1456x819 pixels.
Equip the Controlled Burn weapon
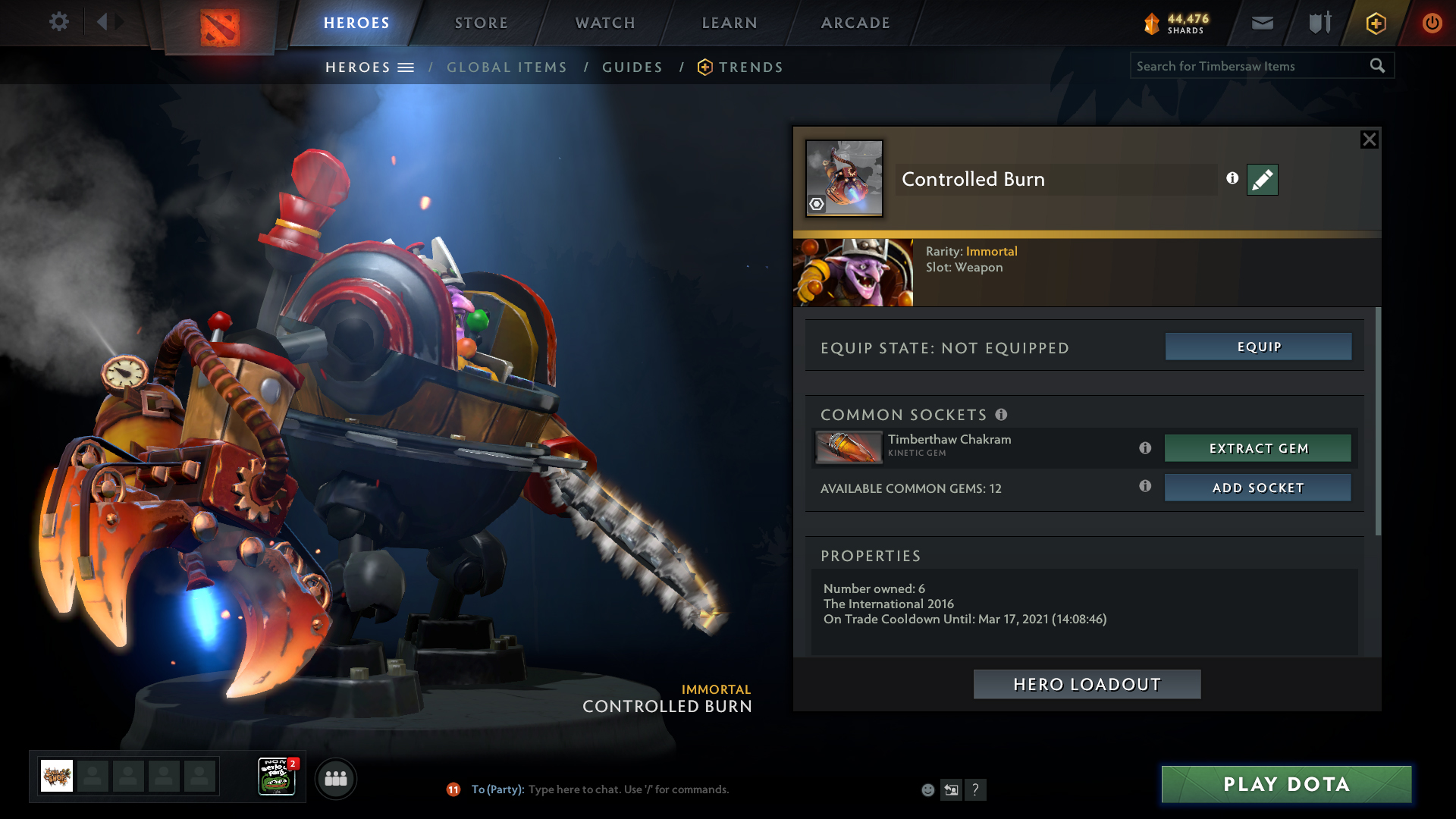(x=1258, y=347)
